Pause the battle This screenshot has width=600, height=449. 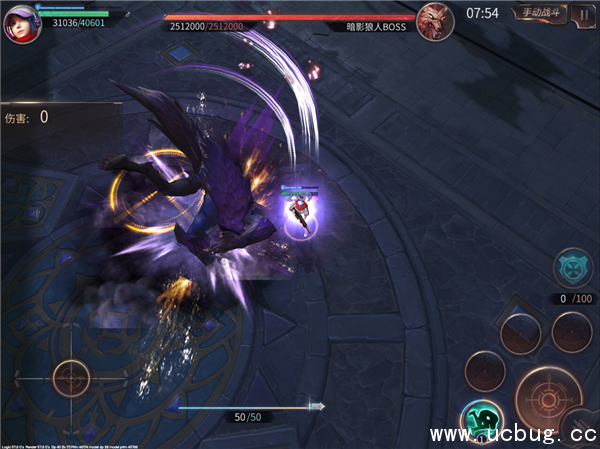point(582,14)
